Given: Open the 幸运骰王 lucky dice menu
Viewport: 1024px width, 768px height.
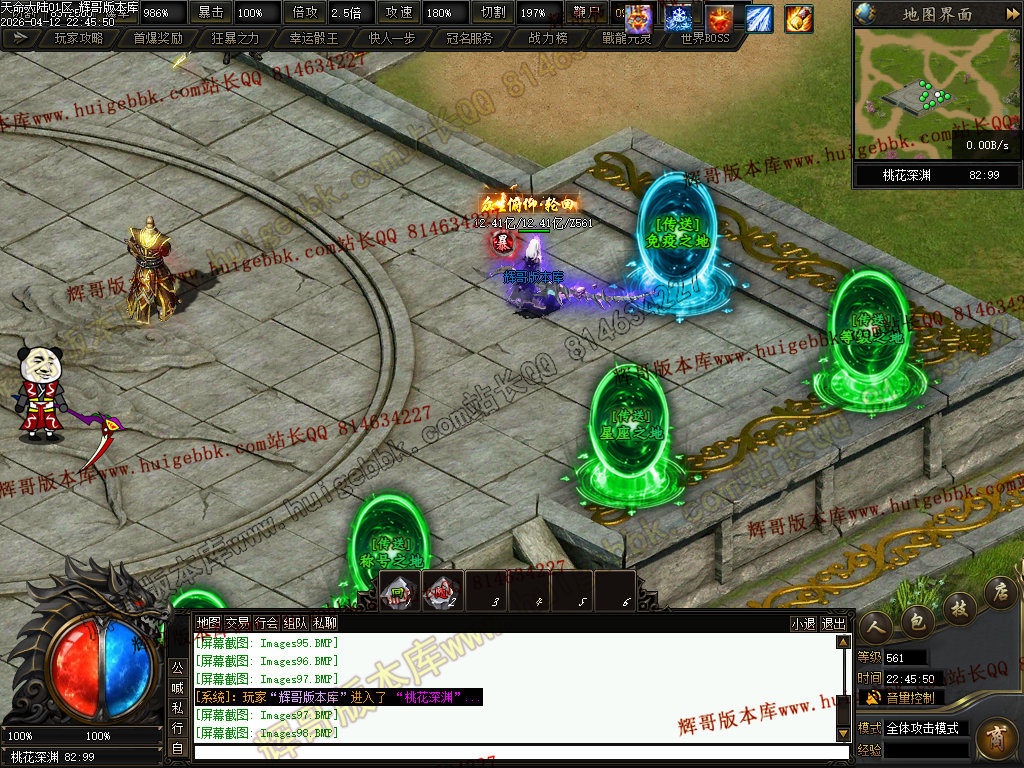Looking at the screenshot, I should (313, 38).
